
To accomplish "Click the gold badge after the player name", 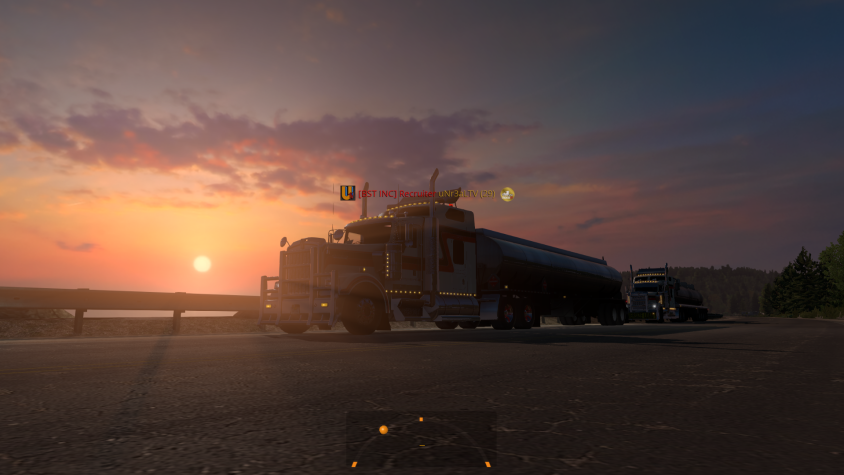I will (x=508, y=194).
